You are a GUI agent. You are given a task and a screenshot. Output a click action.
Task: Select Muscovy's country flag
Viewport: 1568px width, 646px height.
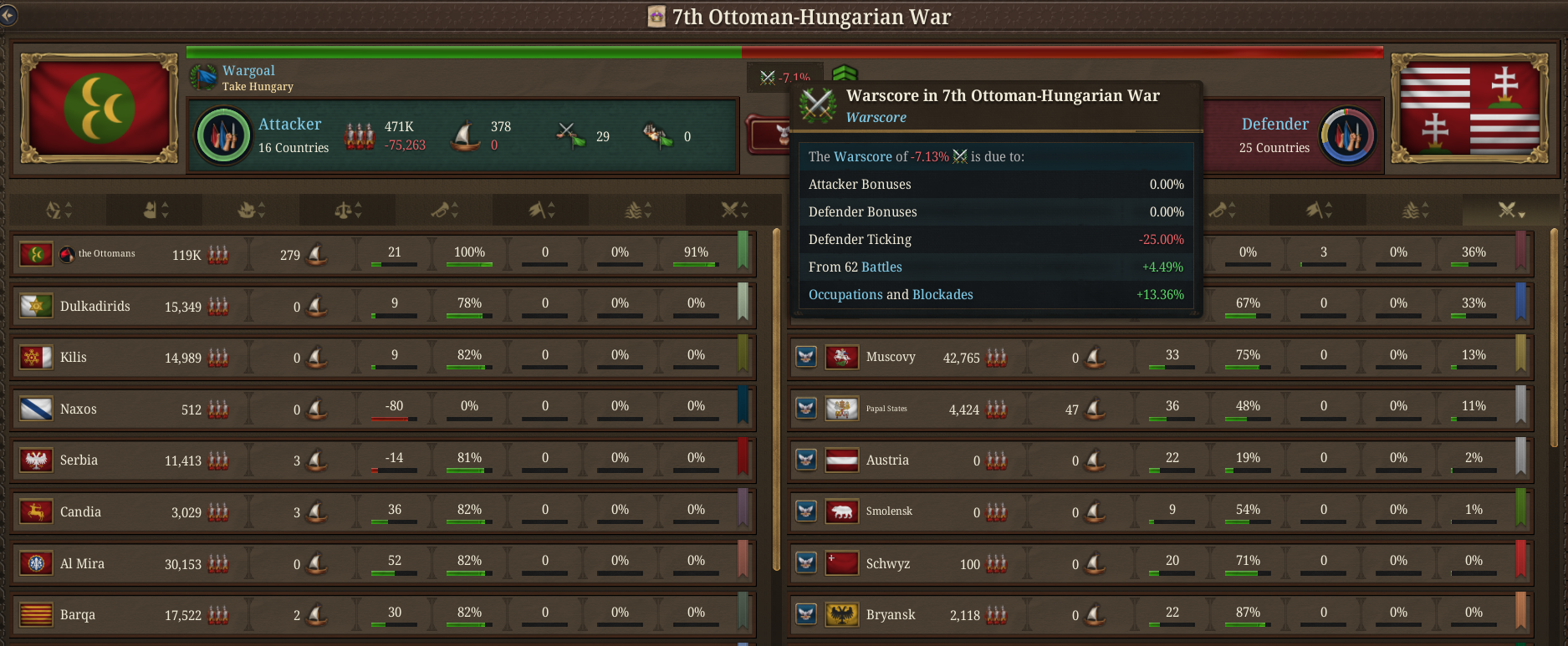coord(842,357)
